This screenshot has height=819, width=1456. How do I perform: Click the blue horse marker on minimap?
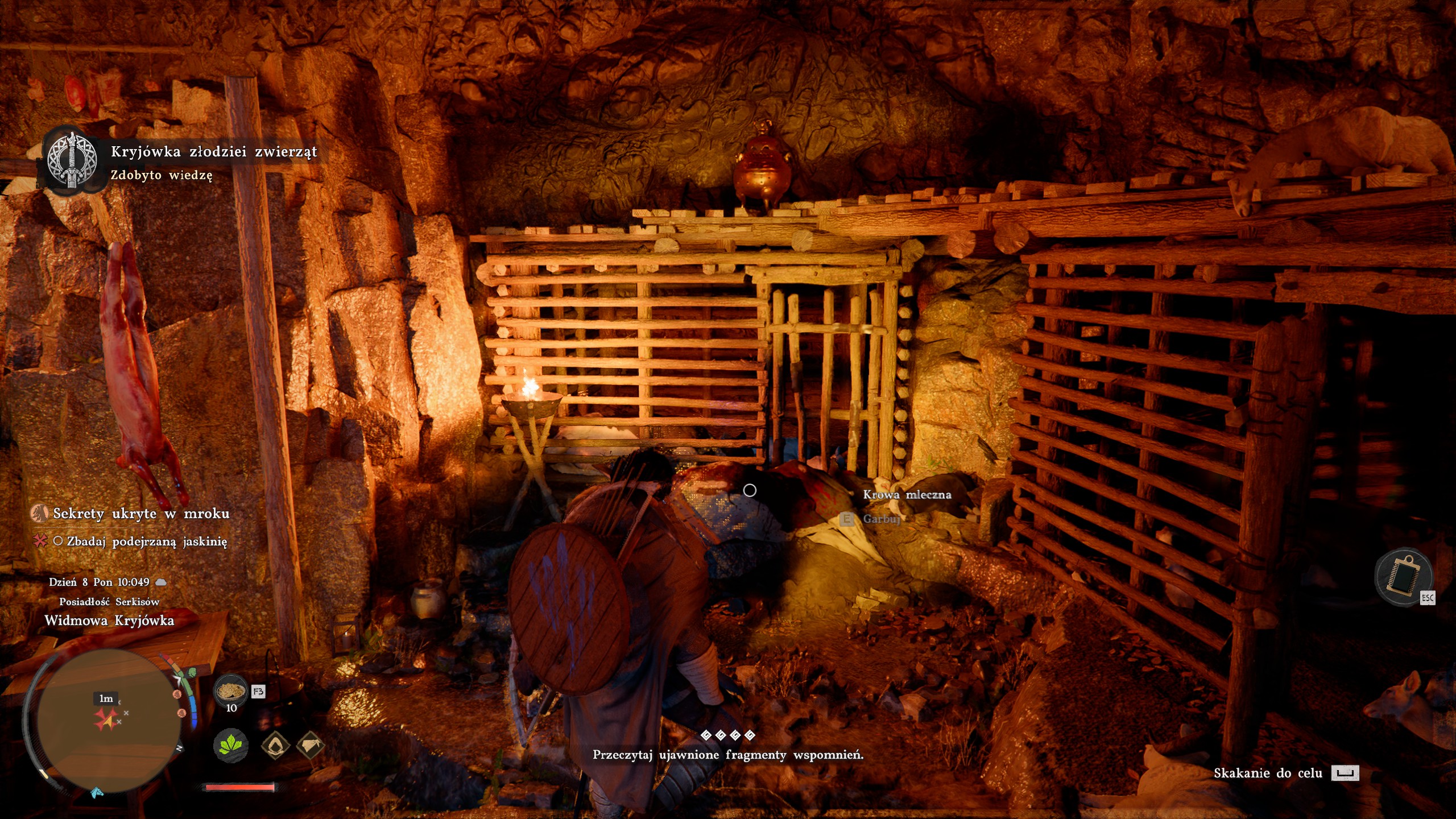(98, 792)
